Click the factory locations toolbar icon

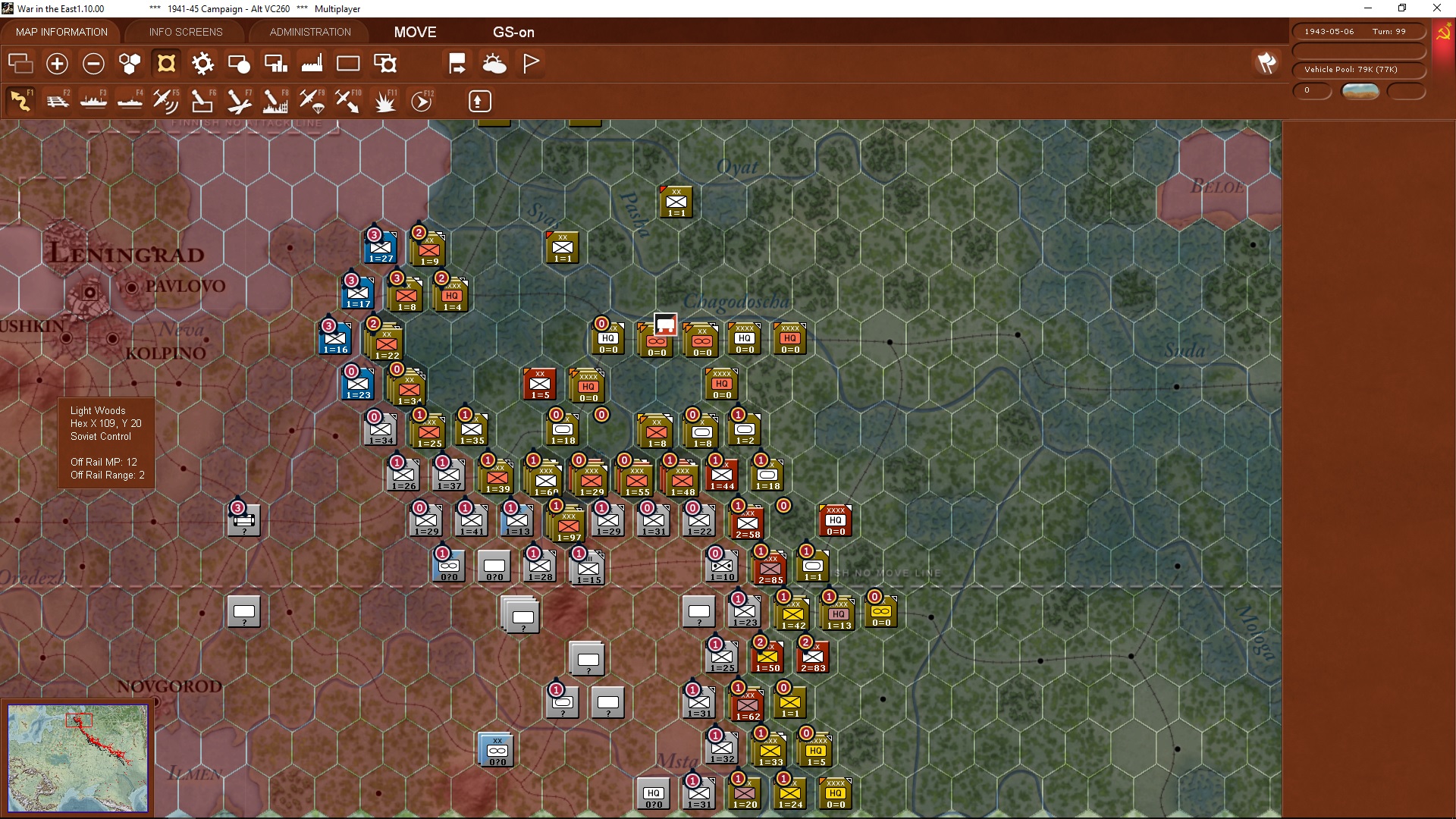[312, 64]
